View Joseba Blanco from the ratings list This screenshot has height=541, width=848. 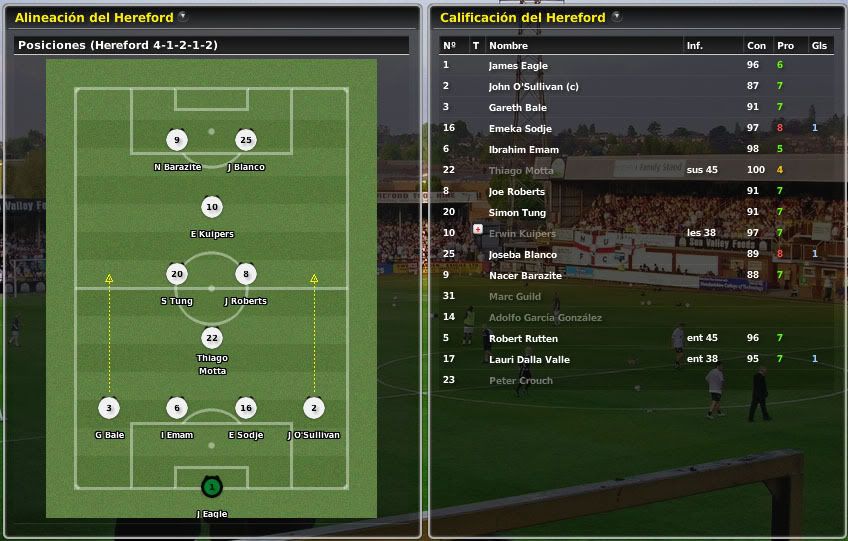pyautogui.click(x=522, y=255)
